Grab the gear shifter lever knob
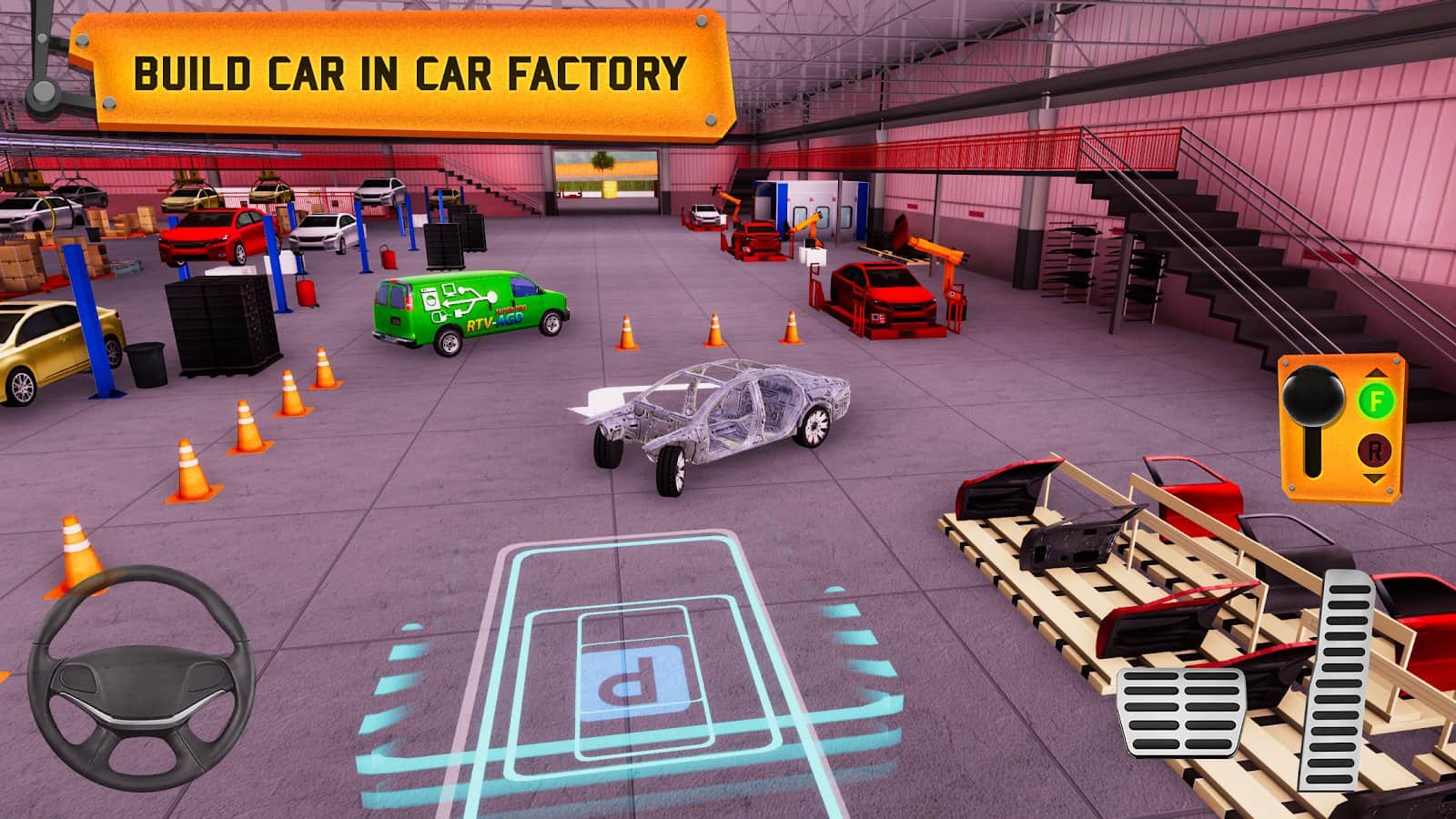 pos(1313,396)
